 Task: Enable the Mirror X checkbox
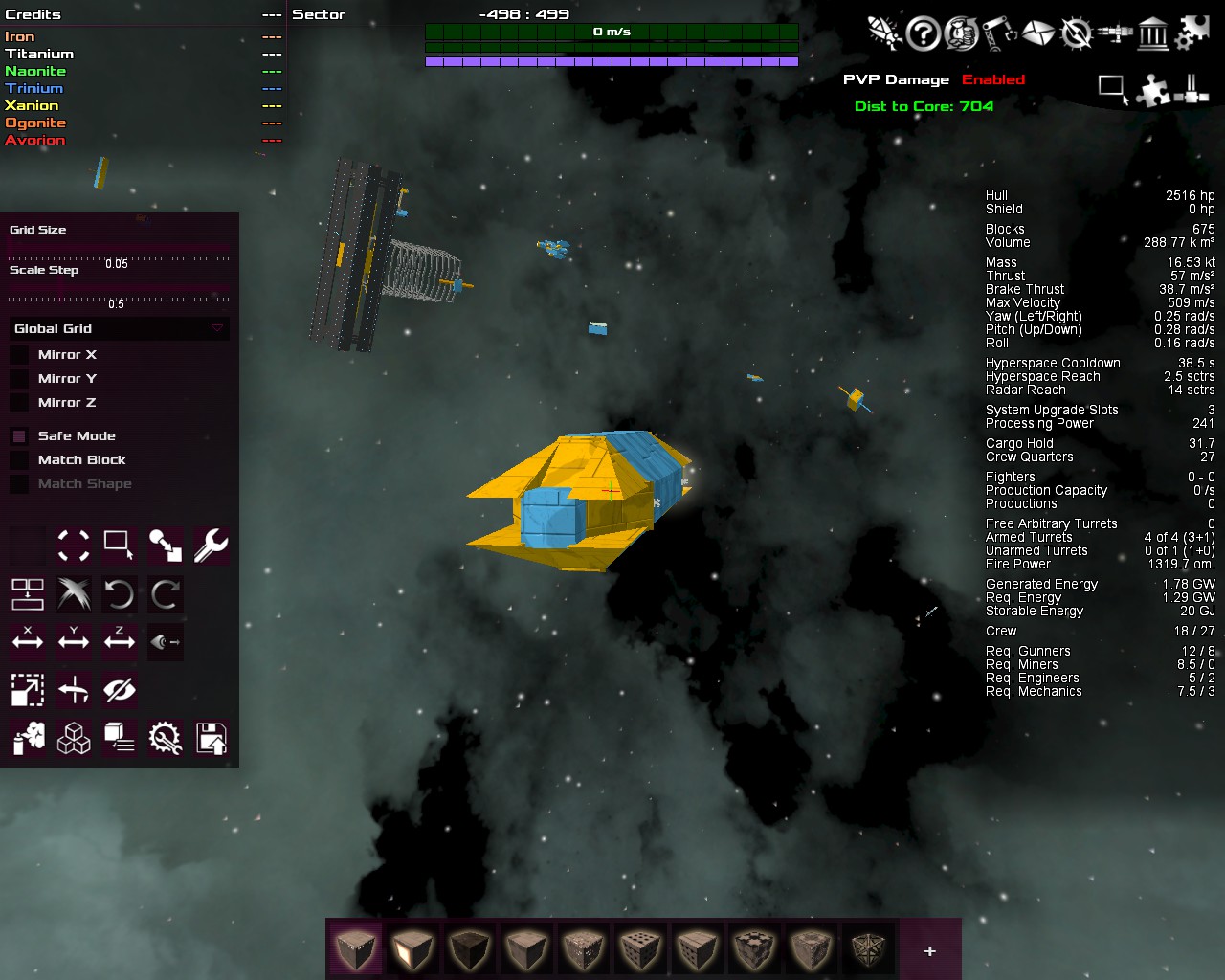tap(19, 355)
